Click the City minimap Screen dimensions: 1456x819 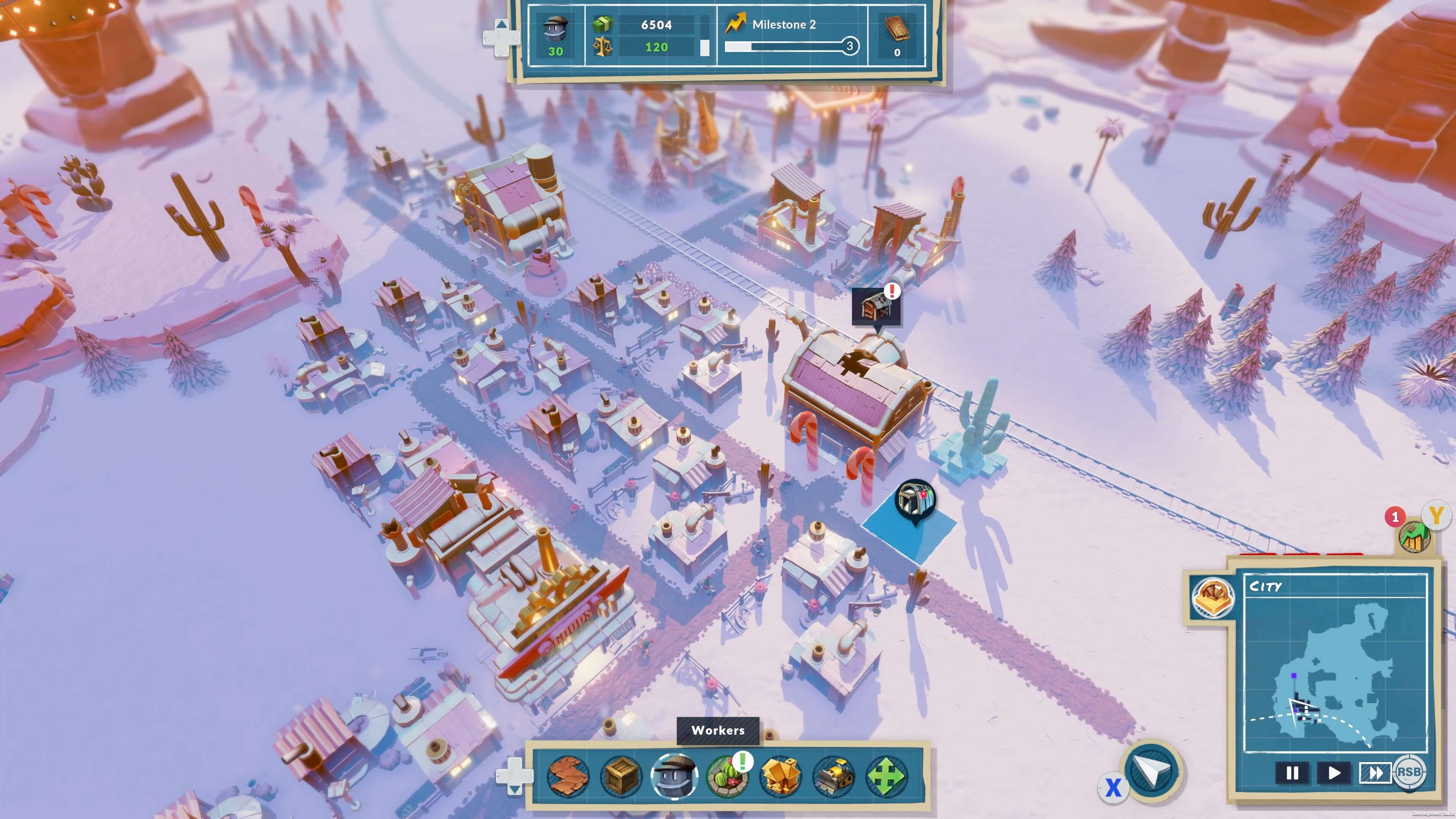(x=1335, y=673)
